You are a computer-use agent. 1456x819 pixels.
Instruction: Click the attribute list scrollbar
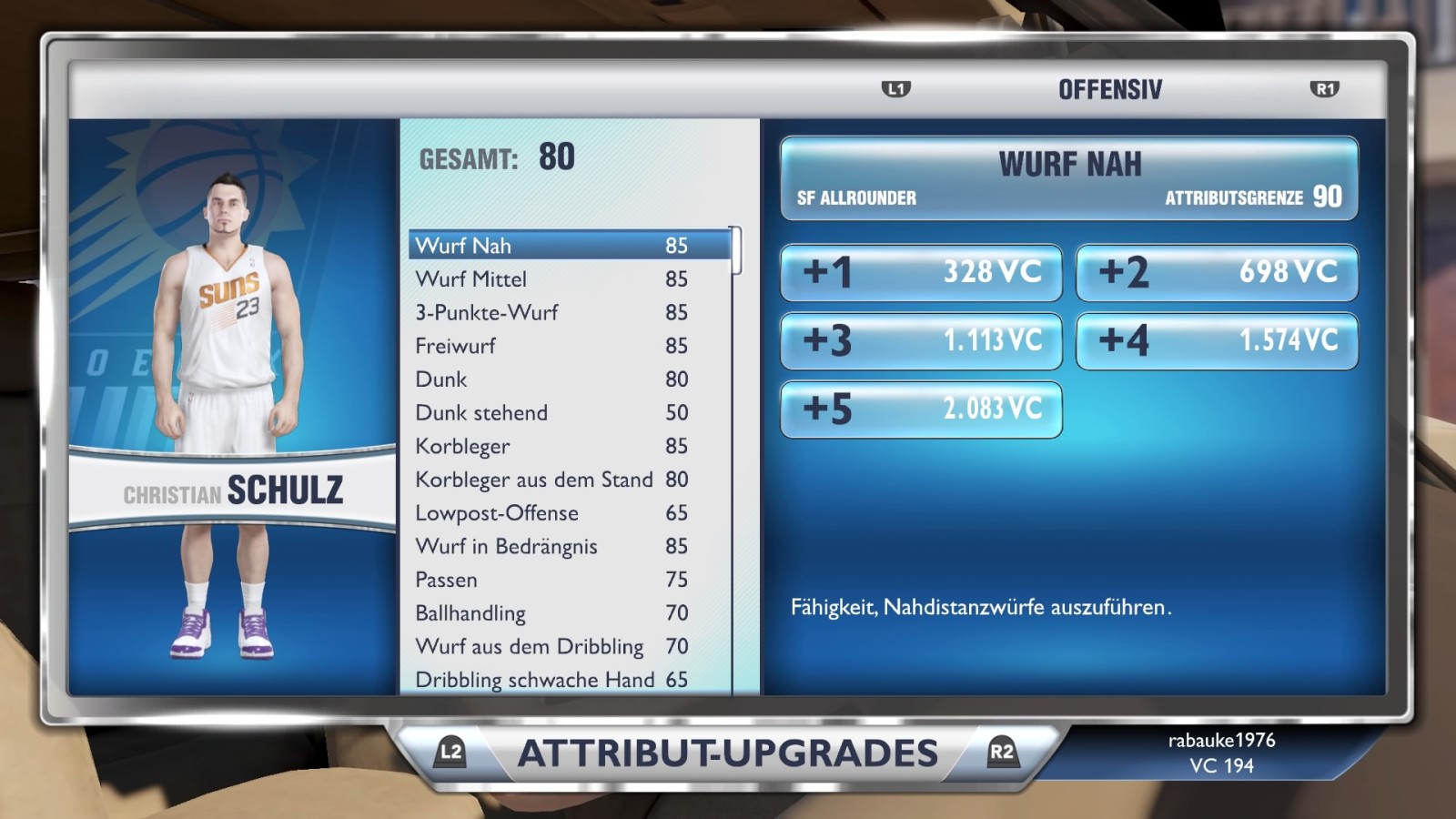pyautogui.click(x=736, y=251)
